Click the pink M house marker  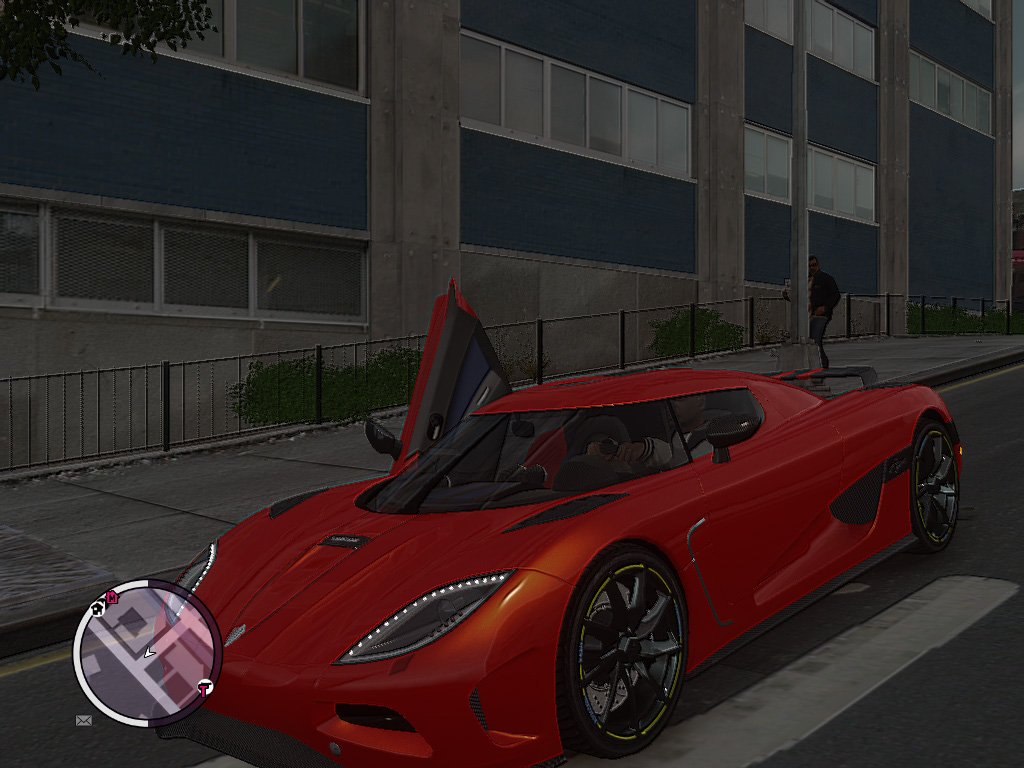pyautogui.click(x=112, y=597)
